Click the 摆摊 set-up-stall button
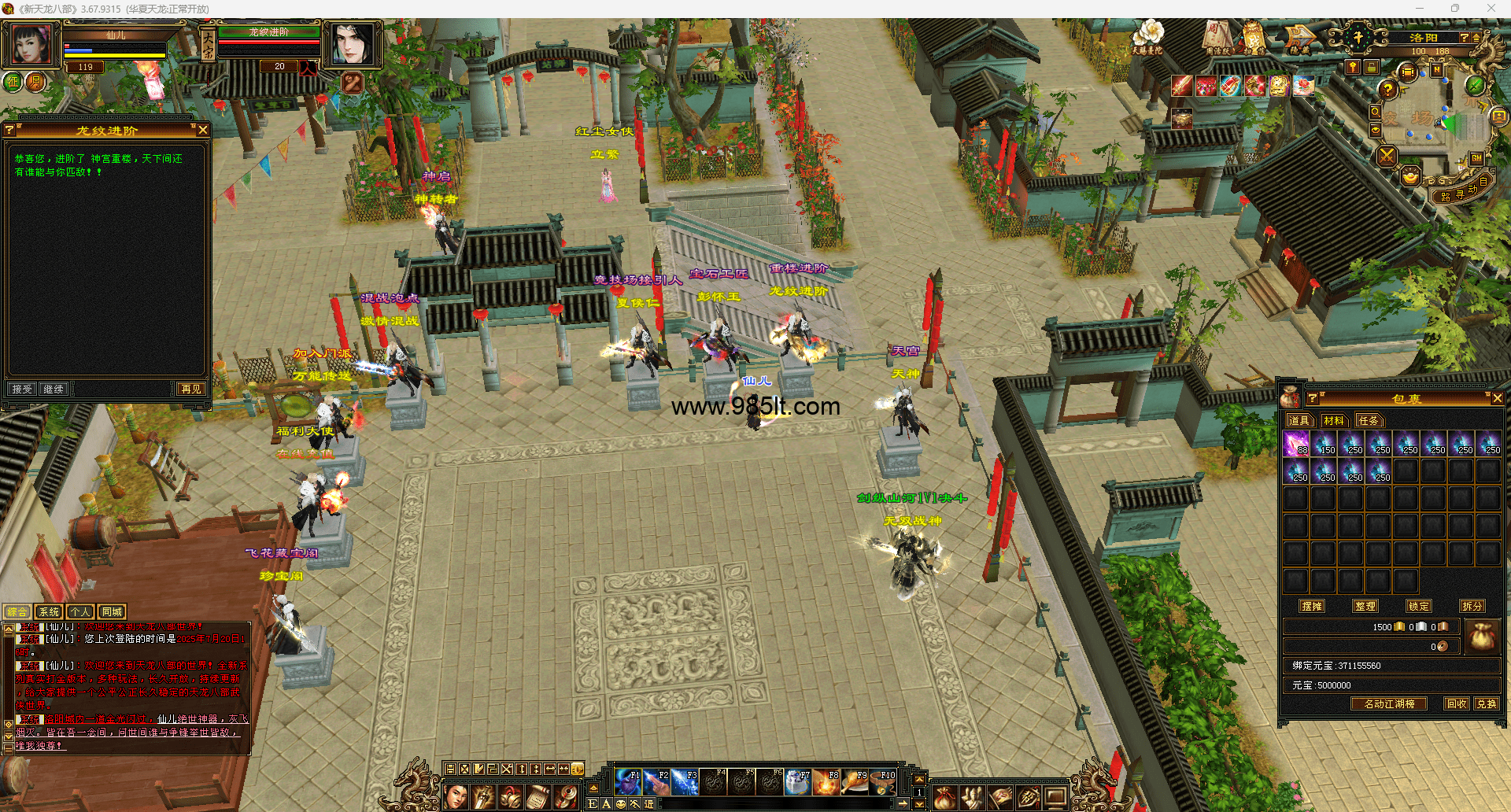The width and height of the screenshot is (1511, 812). tap(1312, 606)
